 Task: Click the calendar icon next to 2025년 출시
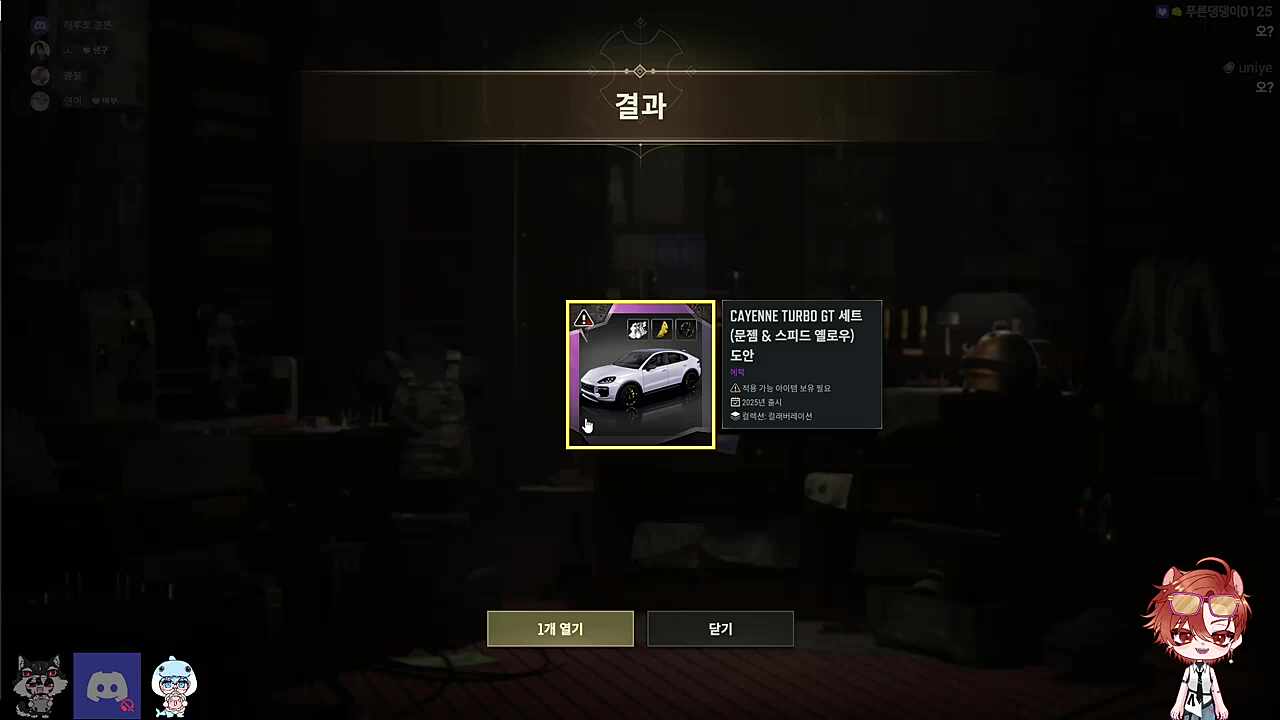[x=736, y=401]
